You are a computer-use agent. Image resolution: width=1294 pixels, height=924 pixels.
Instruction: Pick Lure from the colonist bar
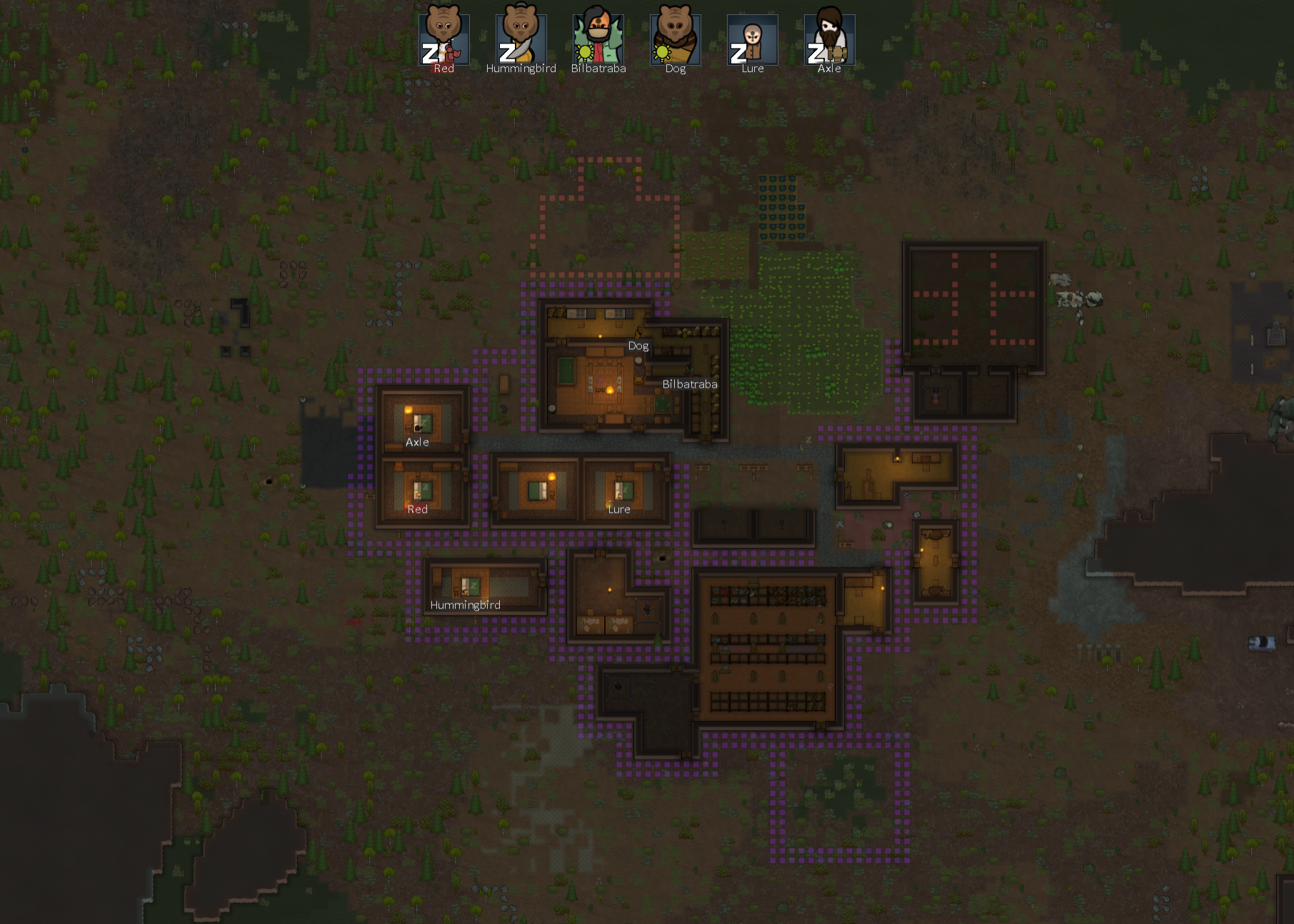(x=752, y=39)
